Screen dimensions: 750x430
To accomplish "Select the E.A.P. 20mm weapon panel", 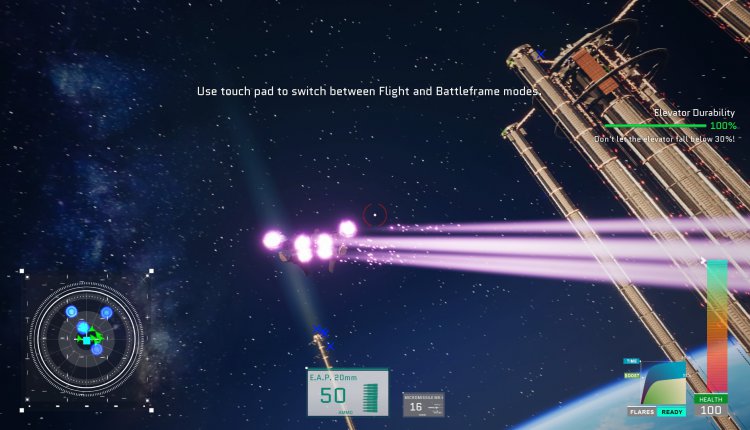I will (x=347, y=392).
